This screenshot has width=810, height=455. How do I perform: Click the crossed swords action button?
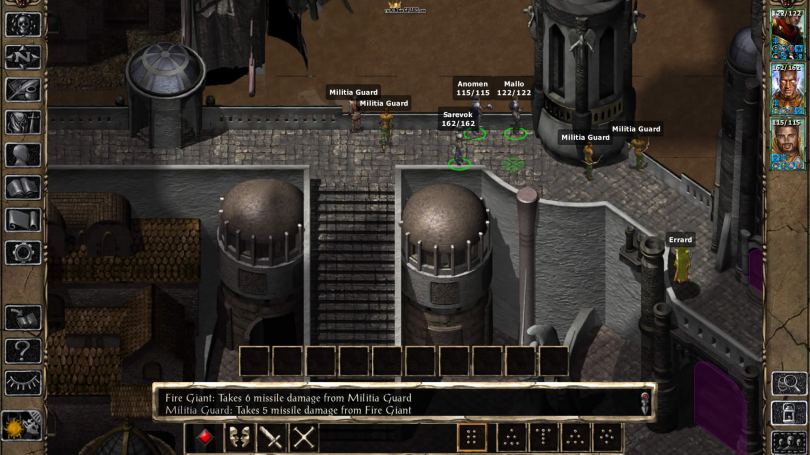pos(304,437)
